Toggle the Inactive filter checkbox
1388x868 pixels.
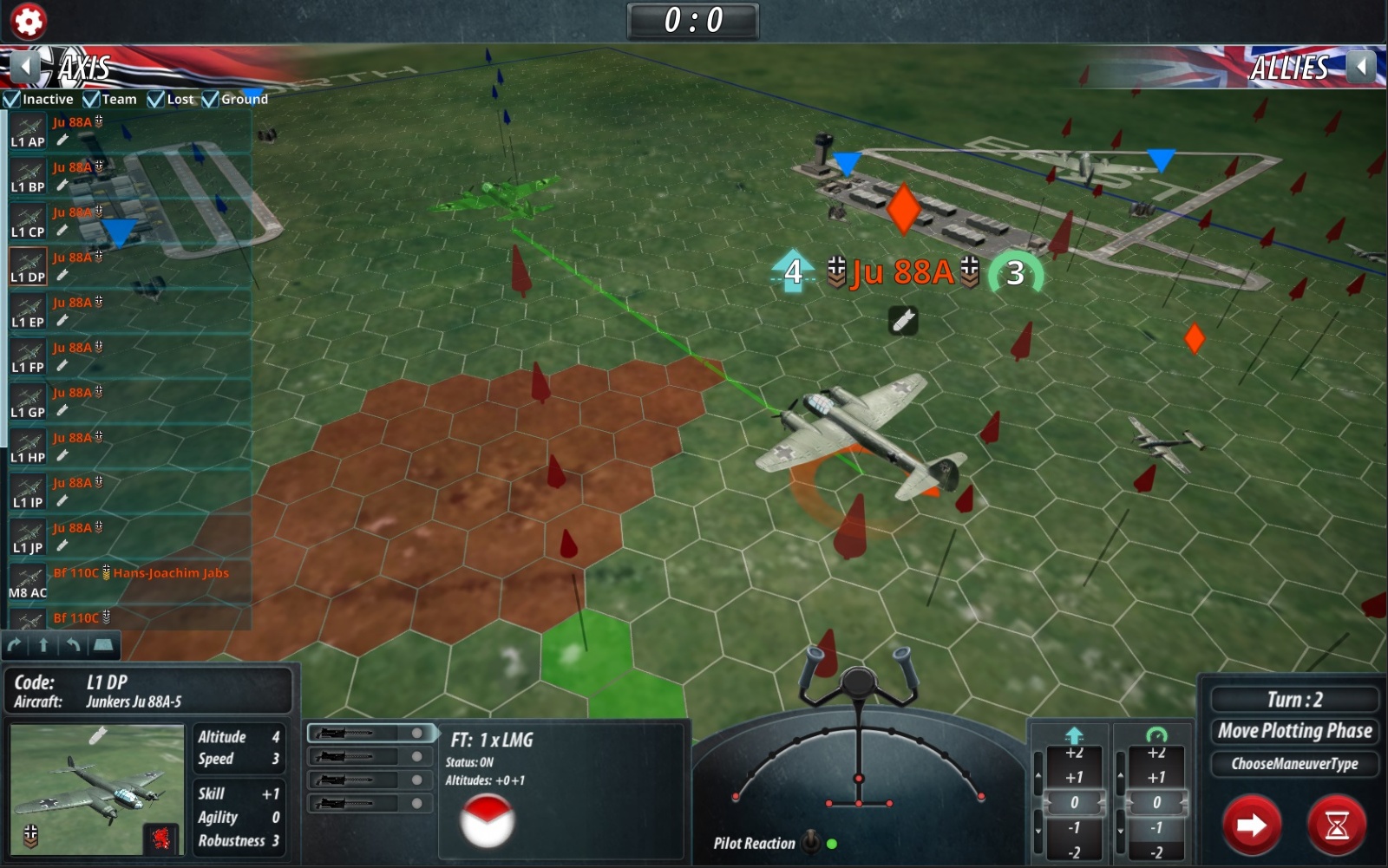click(12, 100)
